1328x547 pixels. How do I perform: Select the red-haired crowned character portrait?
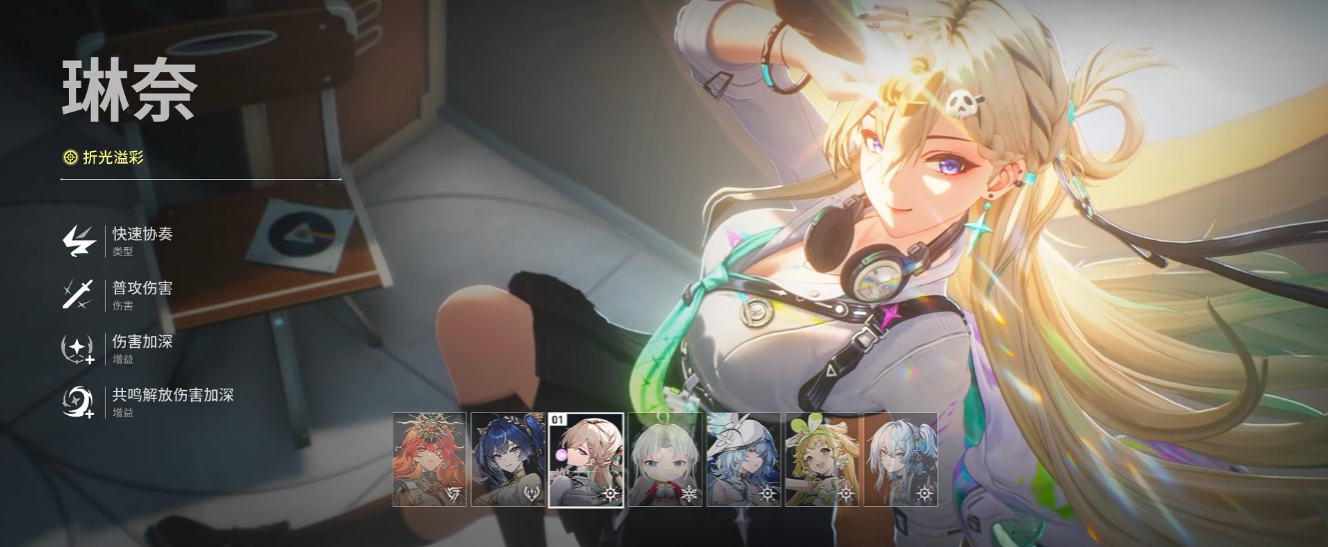coord(429,459)
